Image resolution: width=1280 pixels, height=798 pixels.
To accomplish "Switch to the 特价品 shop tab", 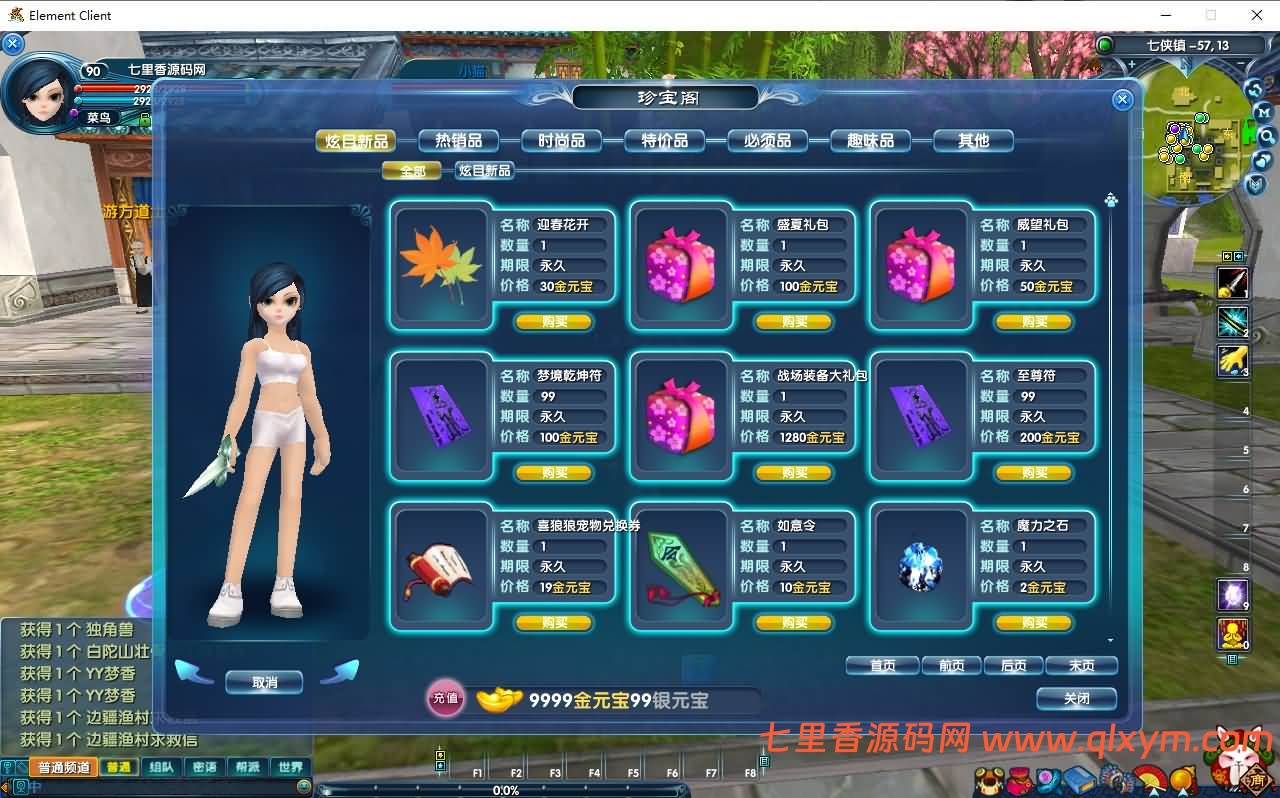I will [x=665, y=140].
